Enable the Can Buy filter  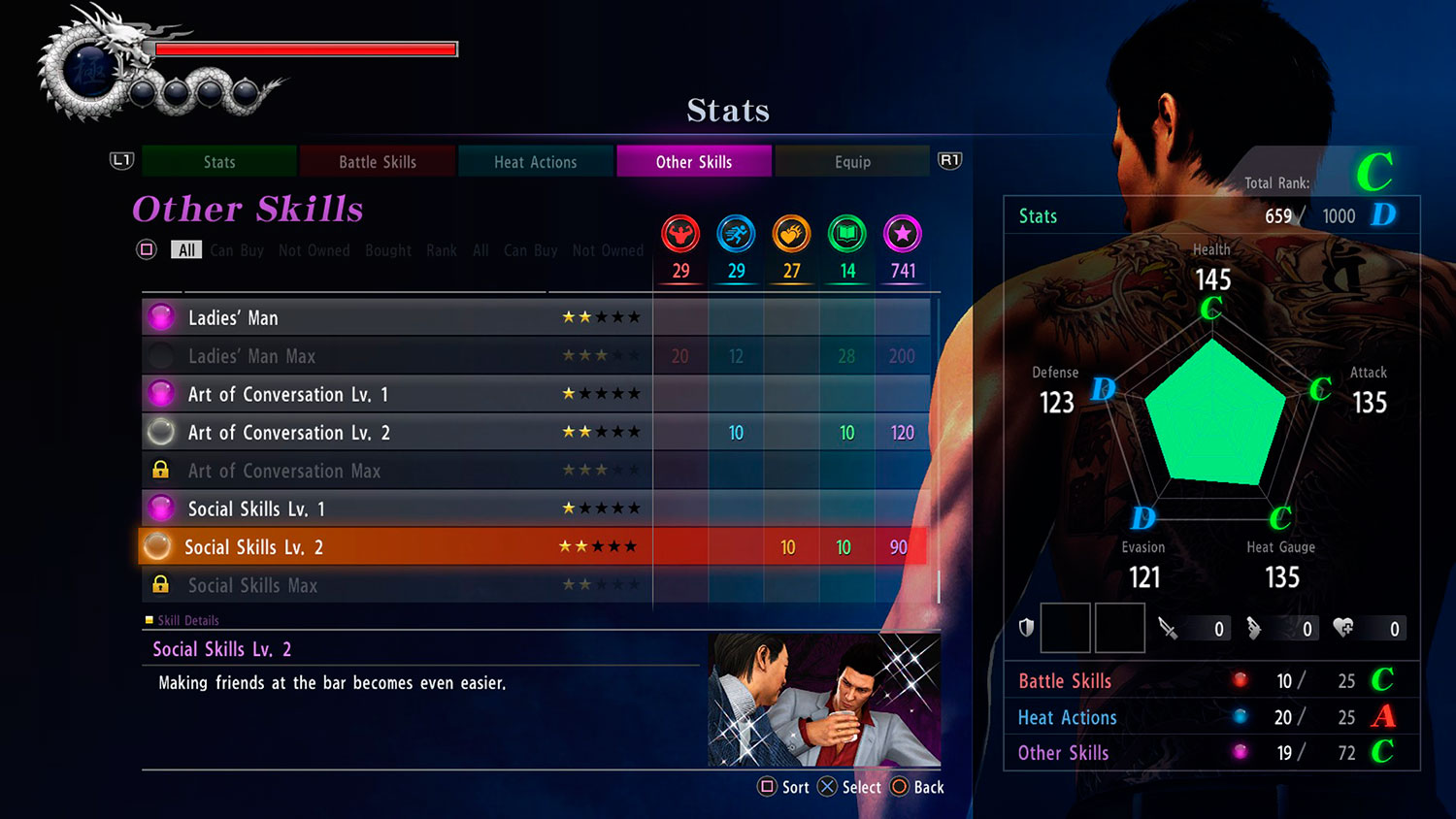tap(236, 250)
